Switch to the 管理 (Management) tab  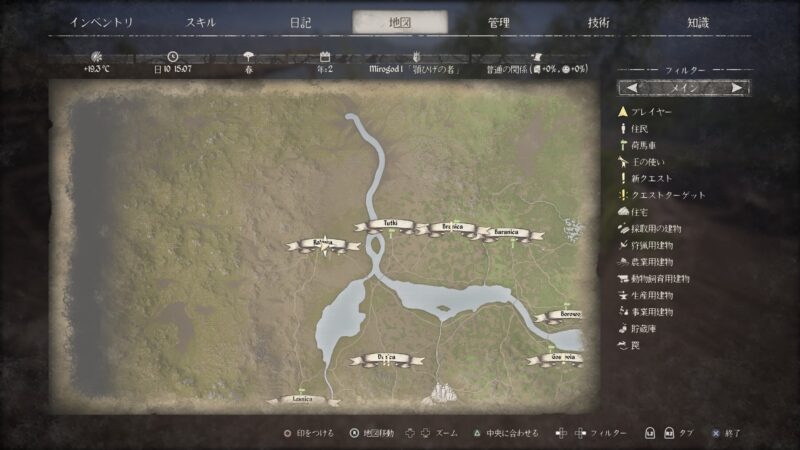coord(499,22)
